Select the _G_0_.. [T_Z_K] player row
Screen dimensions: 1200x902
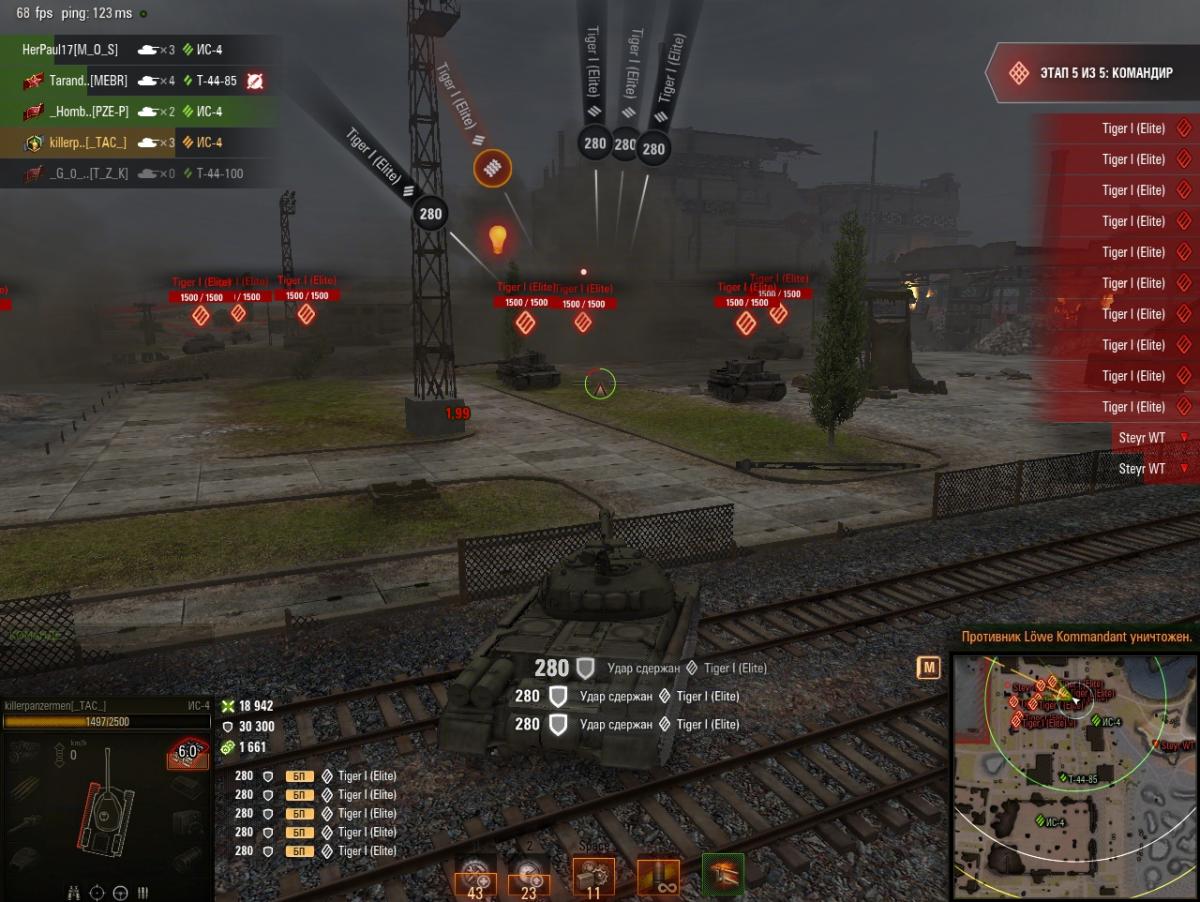tap(88, 174)
